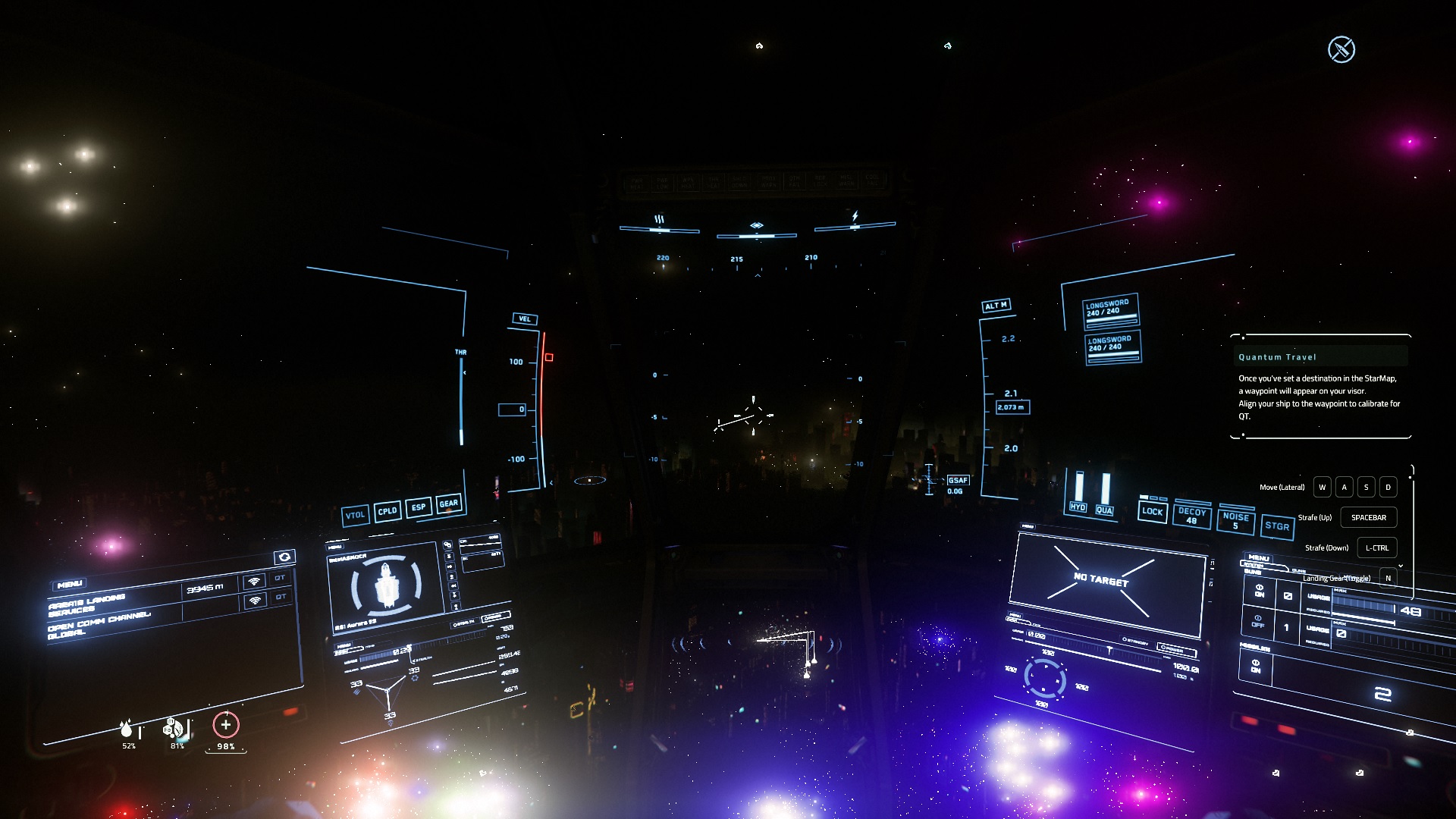Toggle the OFF power switch below guns
The height and width of the screenshot is (819, 1456).
(x=1258, y=621)
